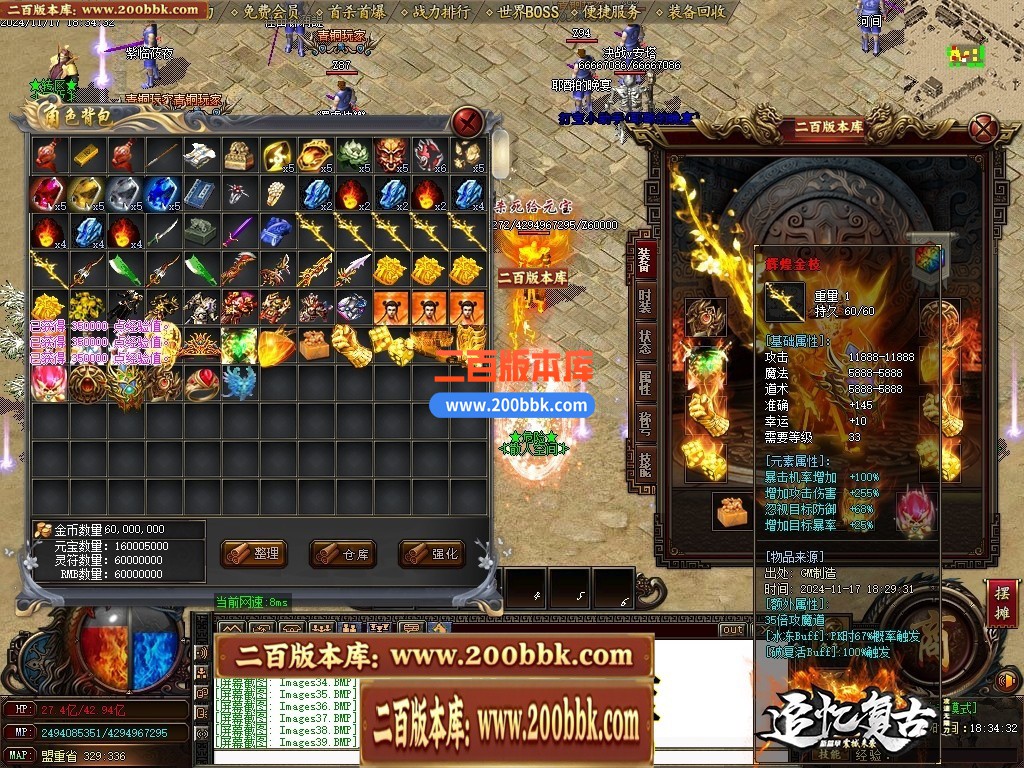Click the 整理 sort button
Image resolution: width=1024 pixels, height=768 pixels.
point(254,553)
